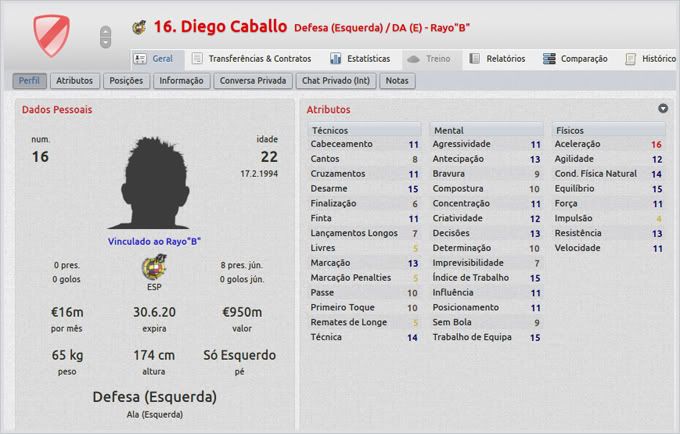Image resolution: width=680 pixels, height=434 pixels.
Task: Expand the Atributos panel dropdown arrow
Action: 663,108
